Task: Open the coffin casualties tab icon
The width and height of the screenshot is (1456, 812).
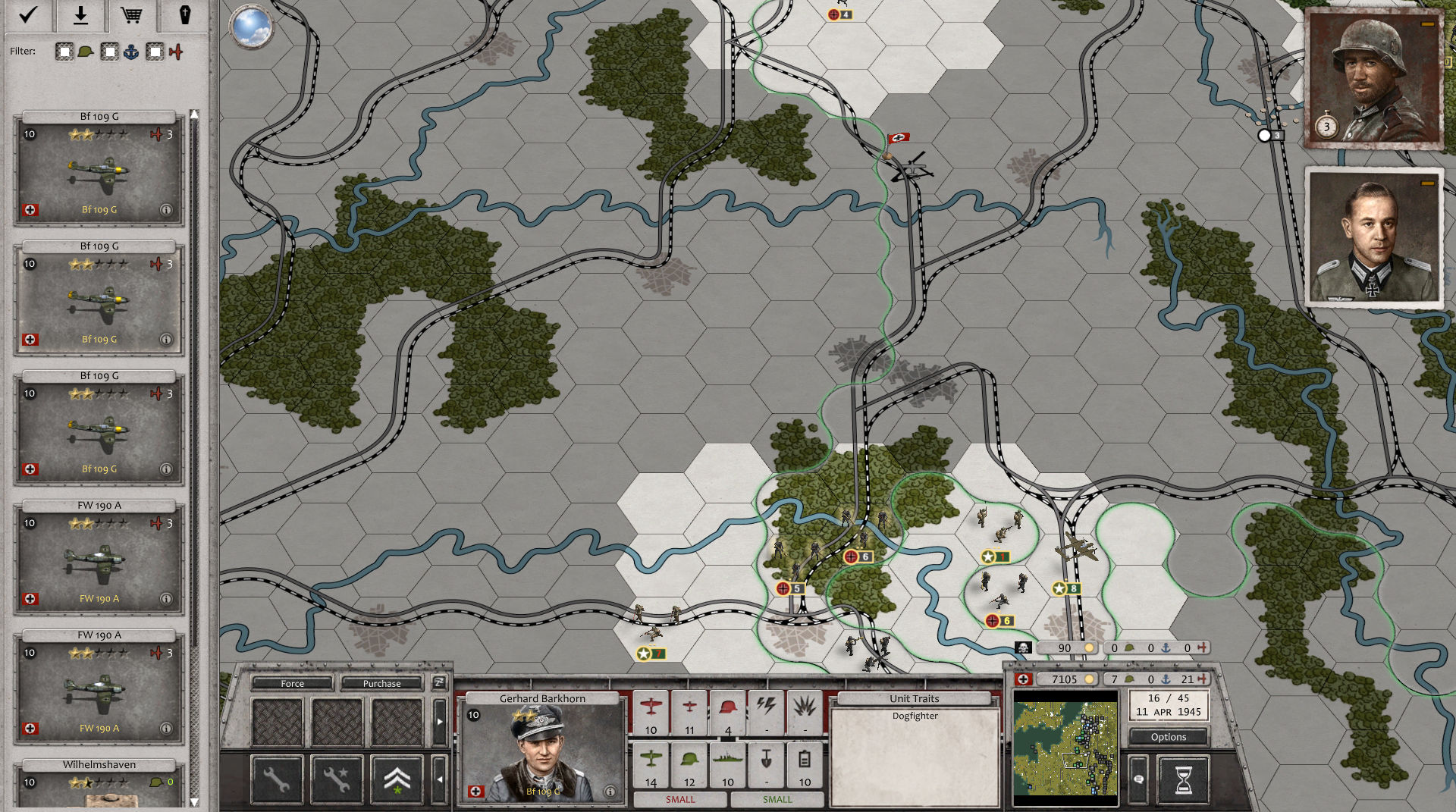Action: 186,14
